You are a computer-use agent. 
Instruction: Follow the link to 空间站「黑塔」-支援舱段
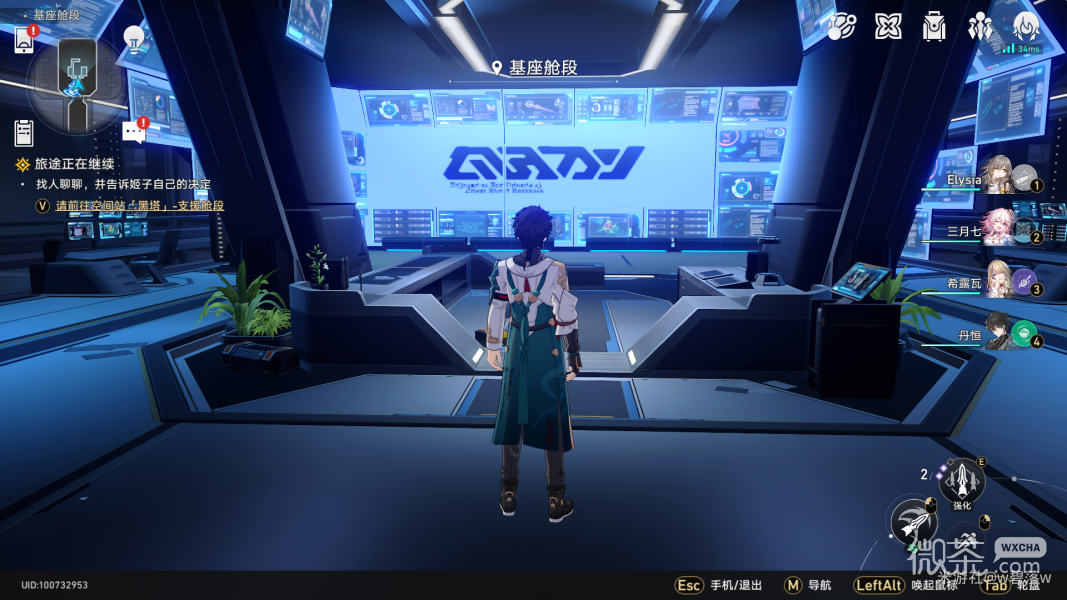tap(139, 205)
